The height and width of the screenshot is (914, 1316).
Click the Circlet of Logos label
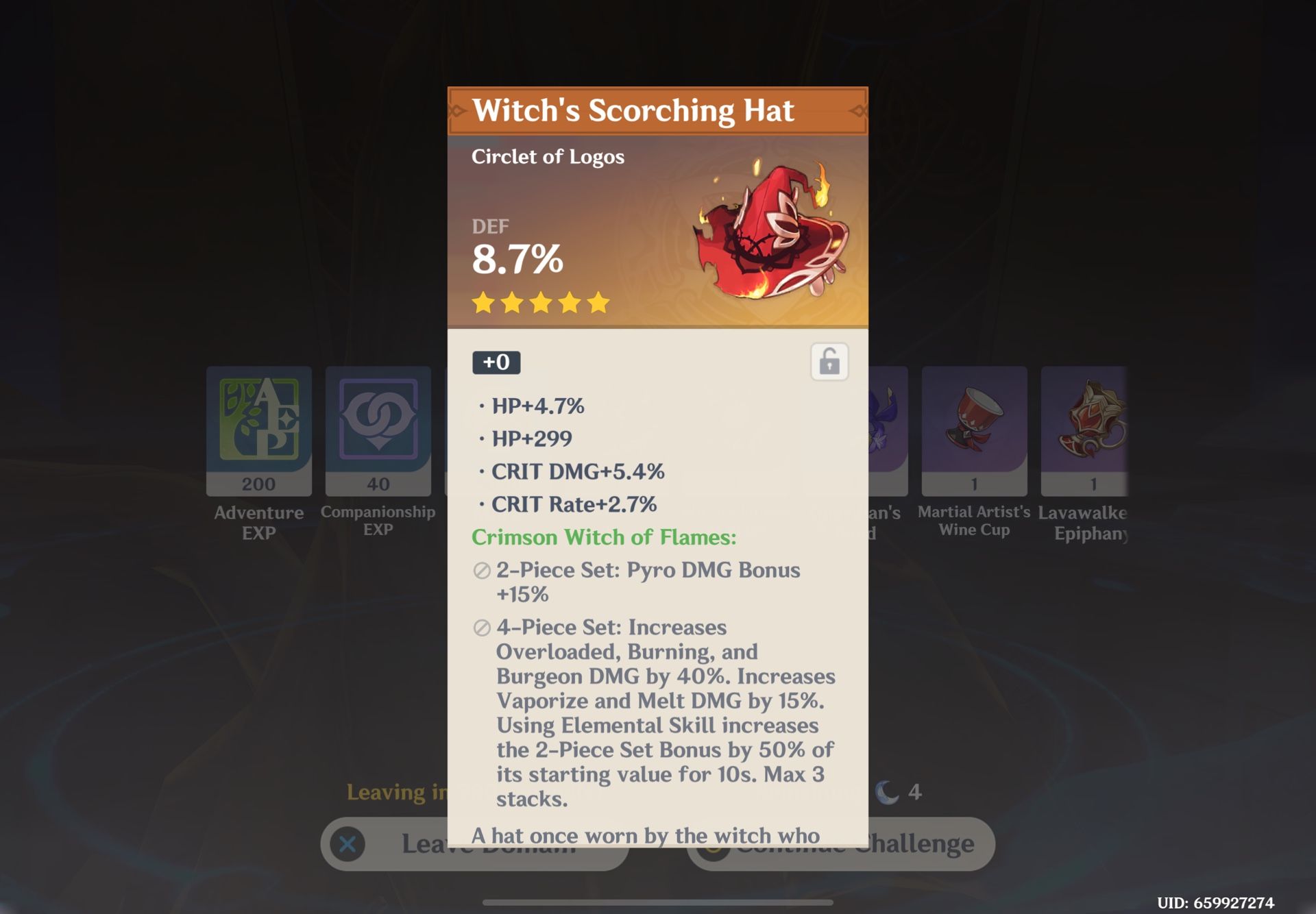(x=548, y=156)
